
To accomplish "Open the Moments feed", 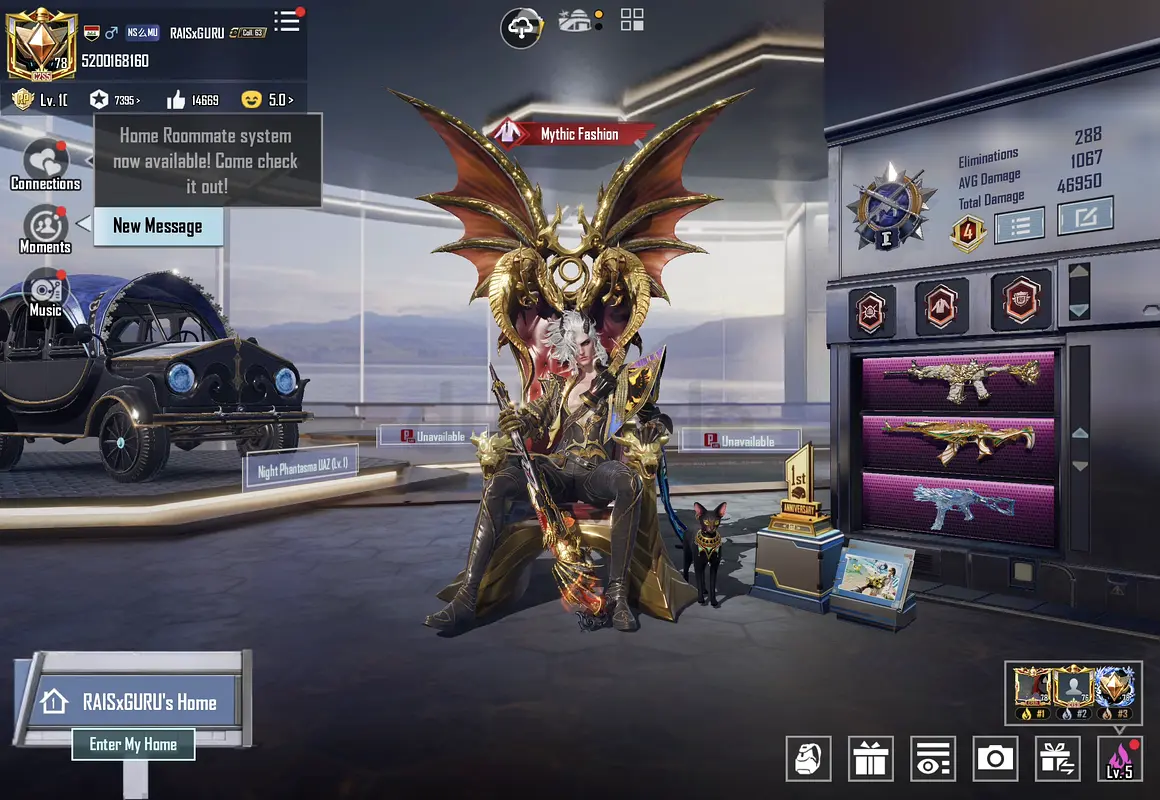I will pos(45,229).
